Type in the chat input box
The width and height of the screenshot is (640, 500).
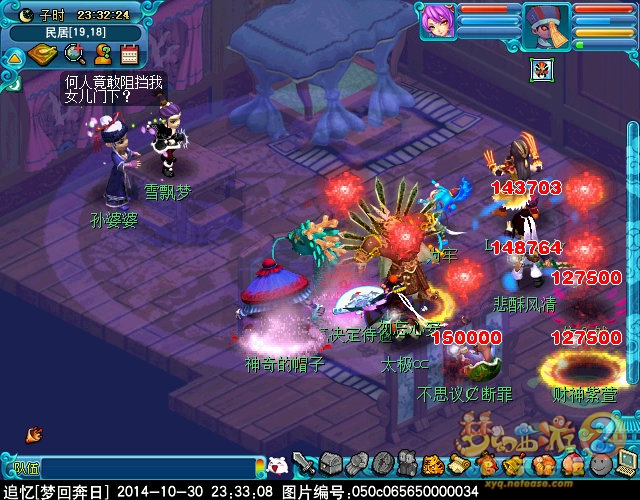click(x=150, y=467)
